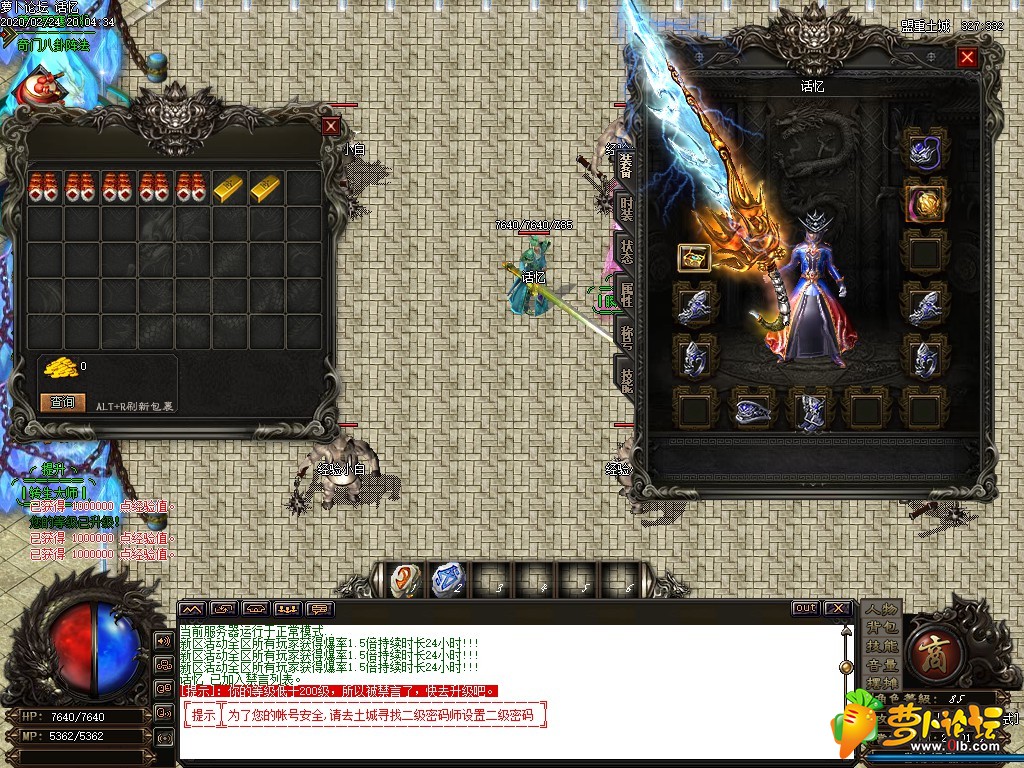Viewport: 1024px width, 768px height.
Task: Toggle the sound speaker button by the orb
Action: (162, 640)
